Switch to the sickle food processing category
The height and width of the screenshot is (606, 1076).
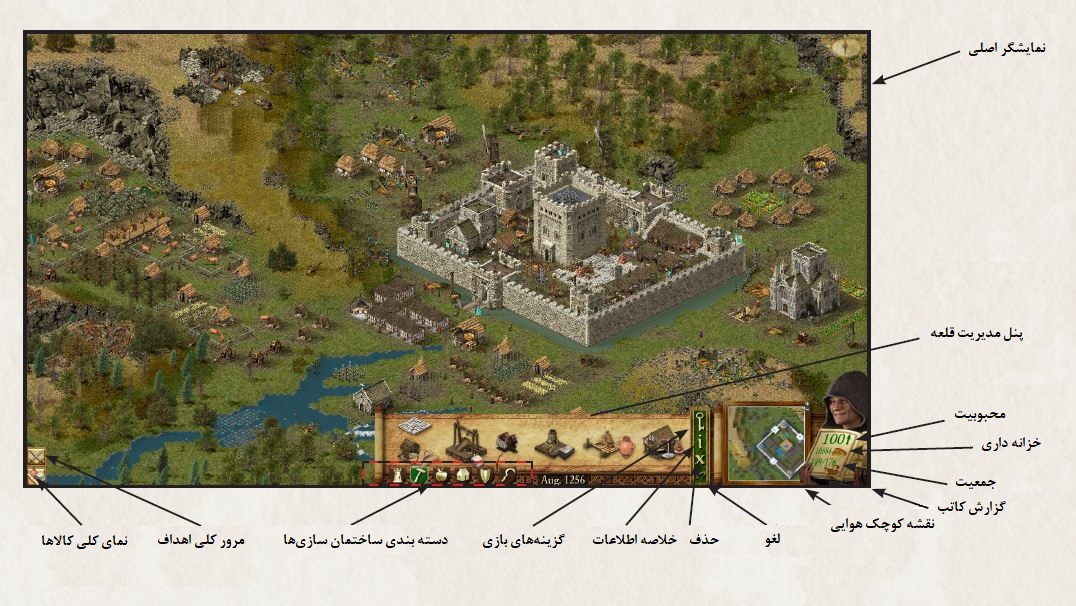pos(506,476)
